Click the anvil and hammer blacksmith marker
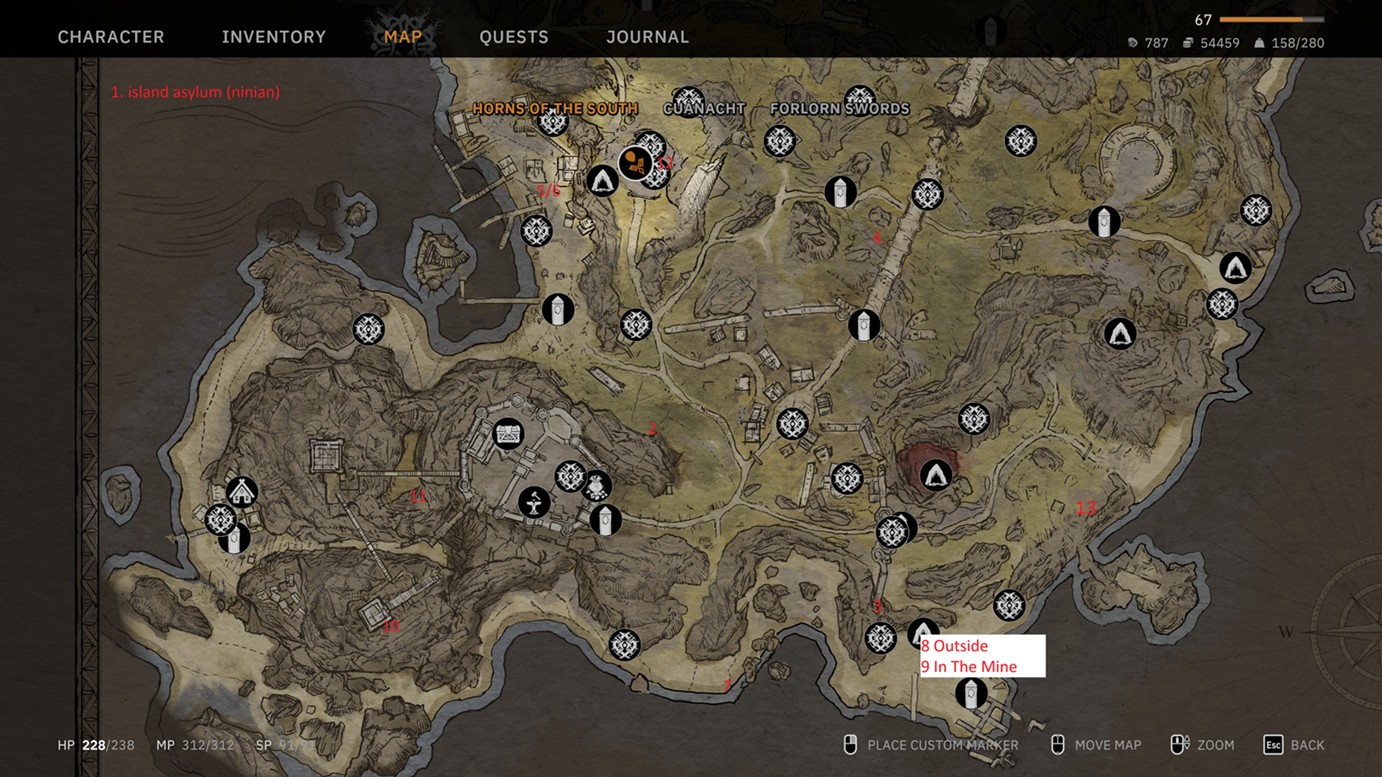 coord(534,500)
